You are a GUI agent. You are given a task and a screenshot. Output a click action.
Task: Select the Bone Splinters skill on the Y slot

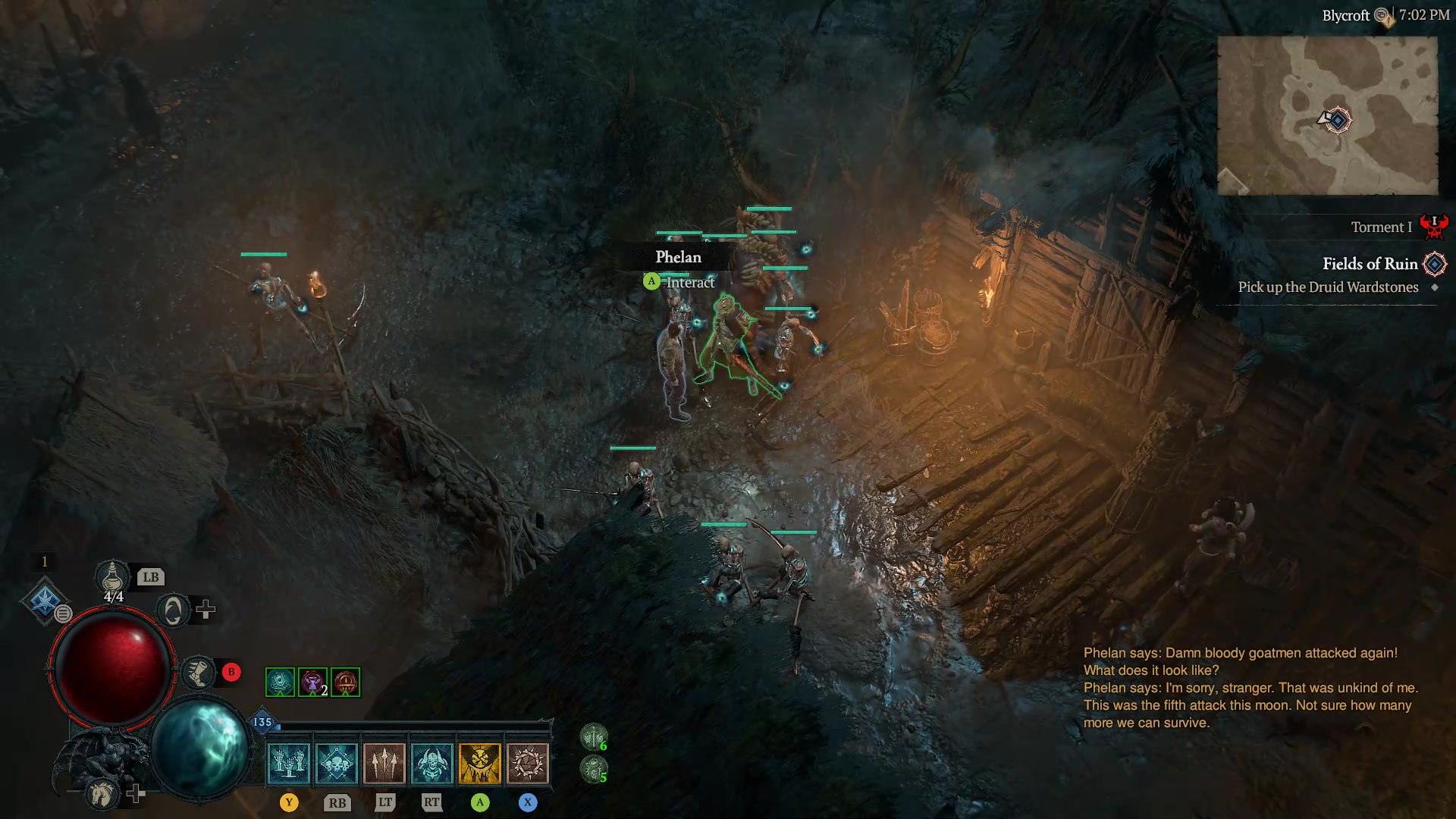[x=290, y=762]
